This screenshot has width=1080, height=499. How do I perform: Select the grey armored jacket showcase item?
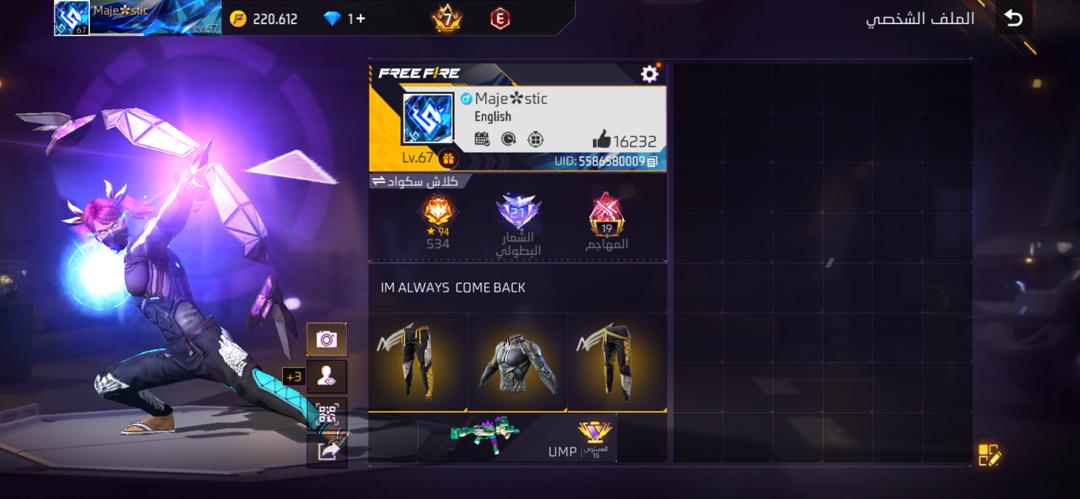[x=517, y=361]
